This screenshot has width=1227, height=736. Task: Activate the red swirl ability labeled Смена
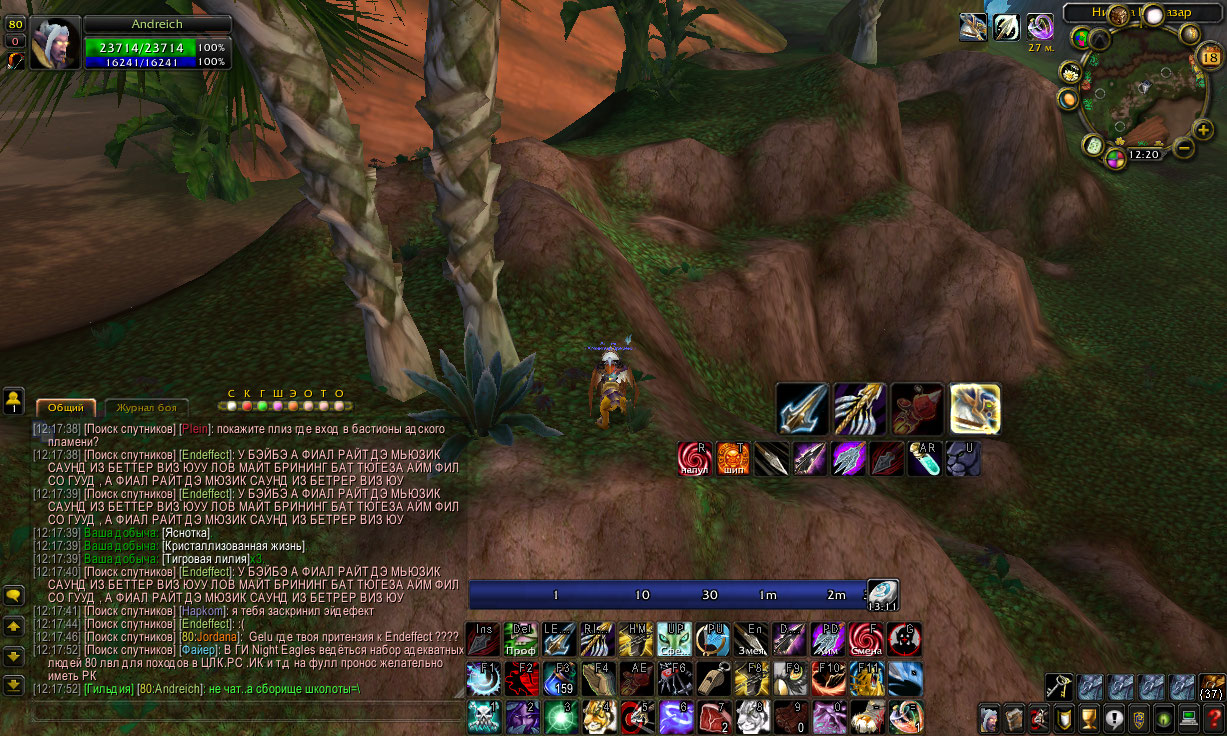(866, 639)
